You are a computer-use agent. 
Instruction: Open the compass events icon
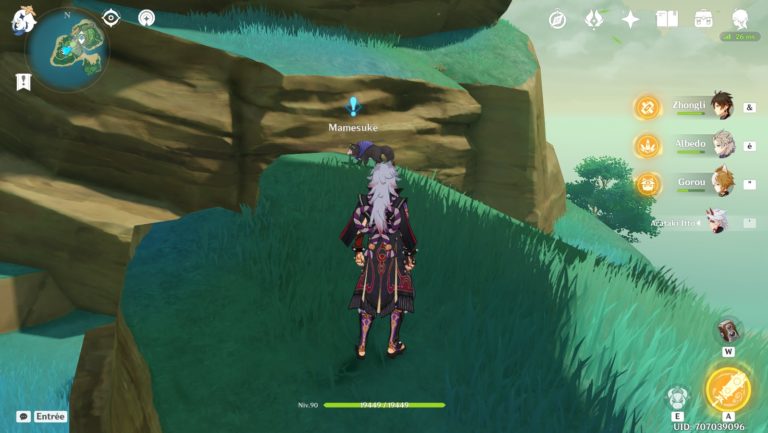point(558,19)
